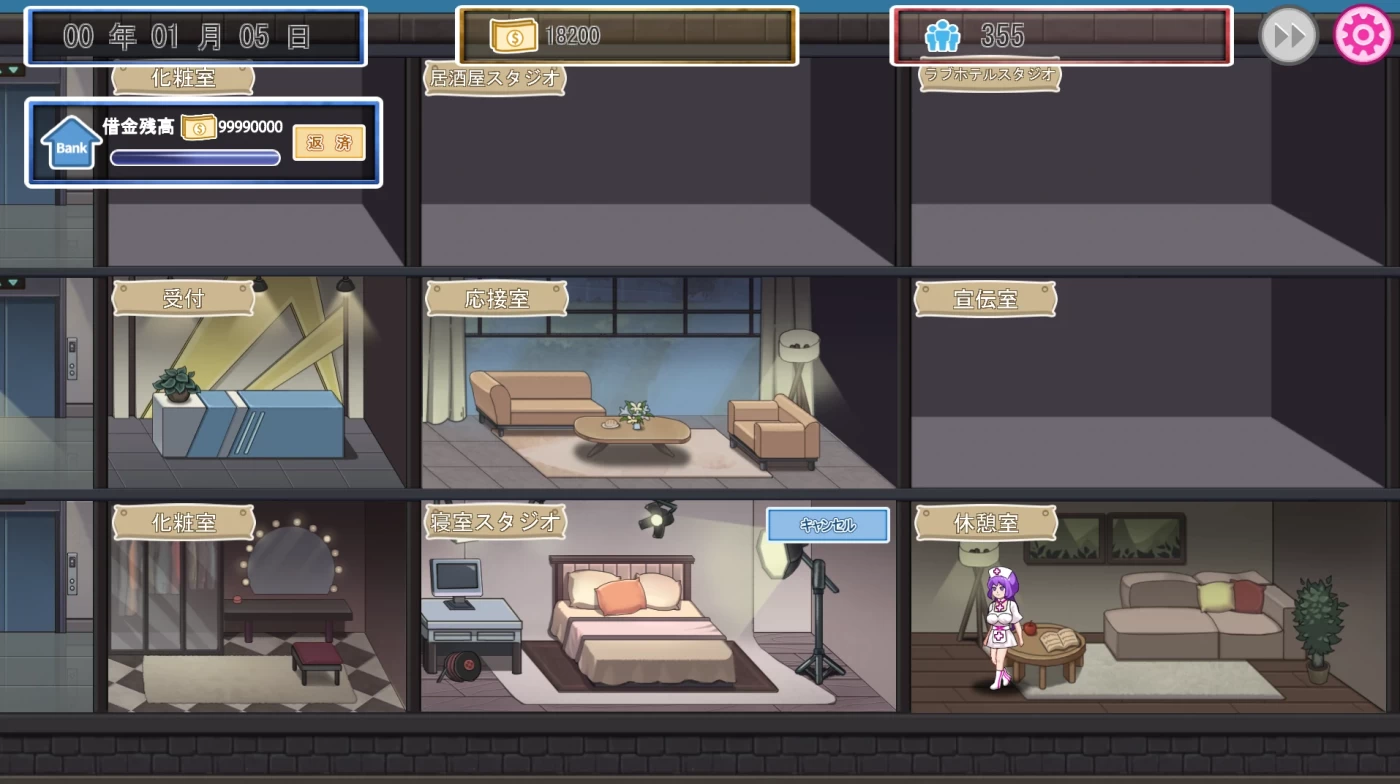Open the 受付 reception room sign
Image resolution: width=1400 pixels, height=784 pixels.
click(184, 297)
